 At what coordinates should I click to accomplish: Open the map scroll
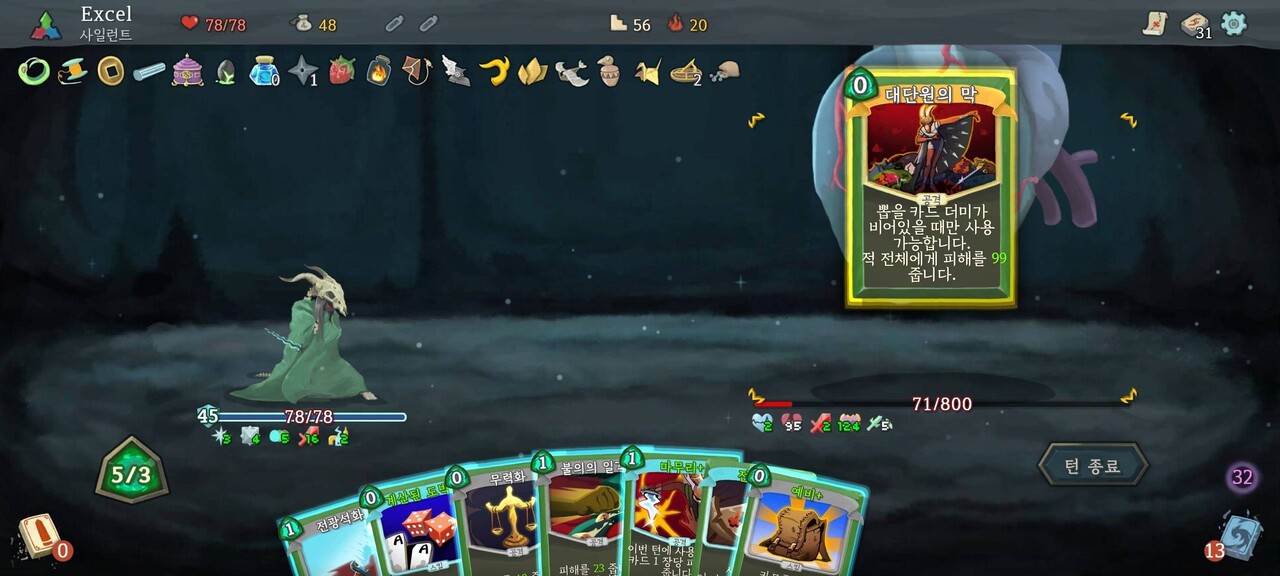(1156, 24)
